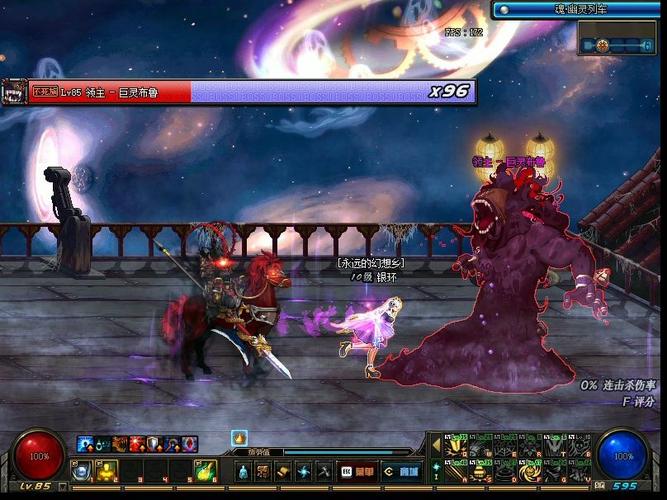Click the round button beside dungeon name

pyautogui.click(x=503, y=9)
